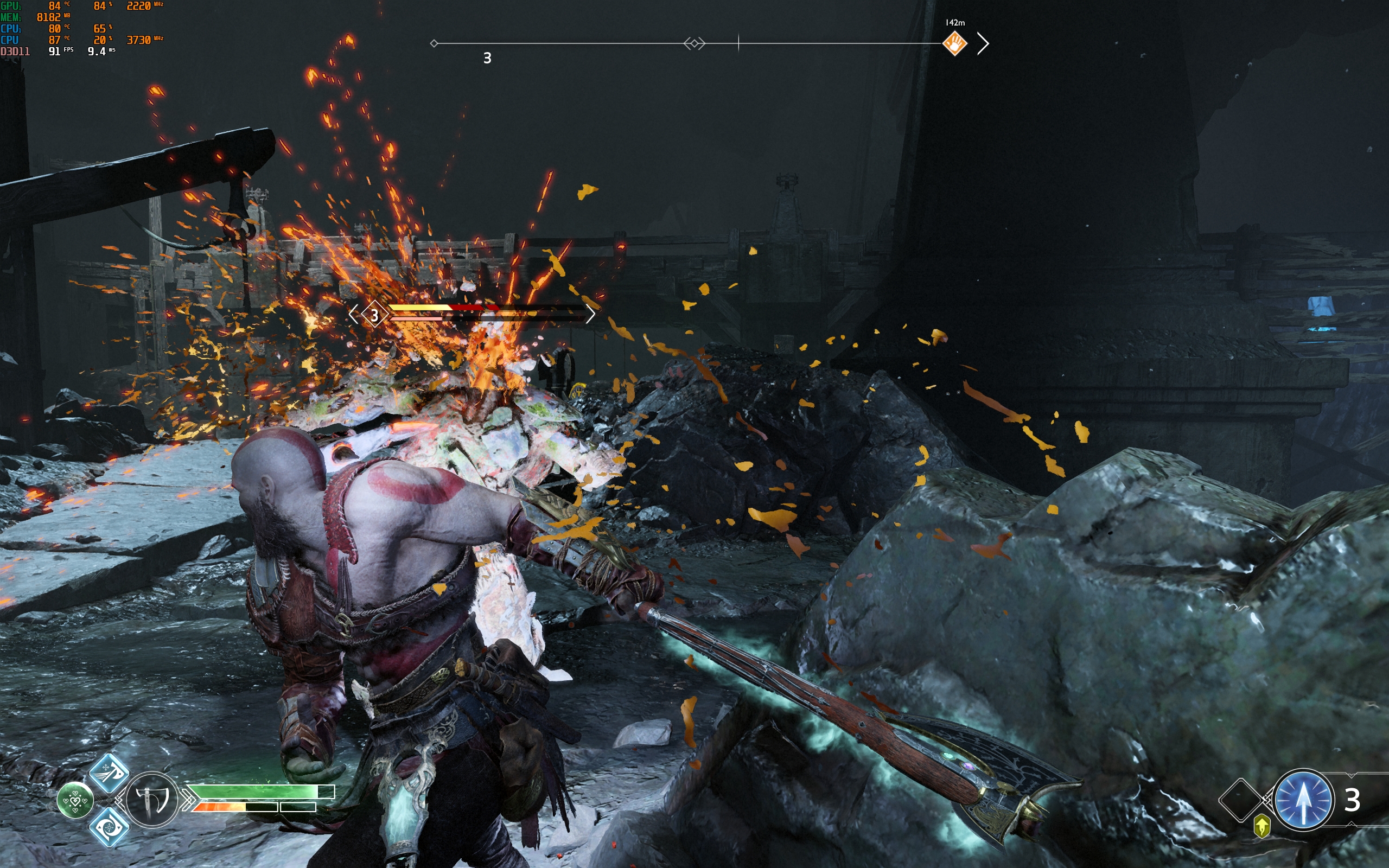This screenshot has width=1389, height=868.
Task: Activate the lower blue runic attack icon
Action: click(109, 827)
